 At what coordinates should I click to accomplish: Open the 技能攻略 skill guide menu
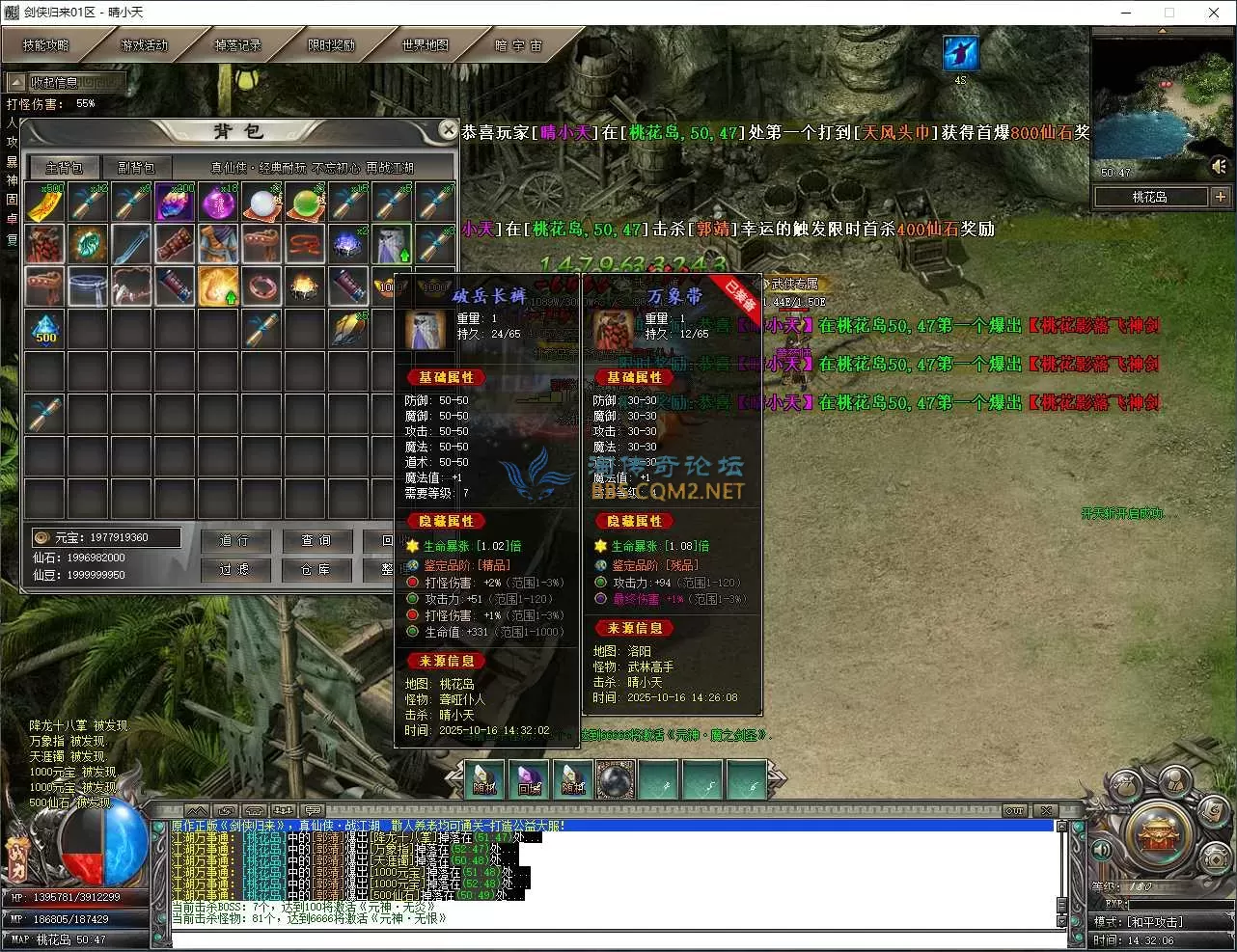(x=46, y=45)
